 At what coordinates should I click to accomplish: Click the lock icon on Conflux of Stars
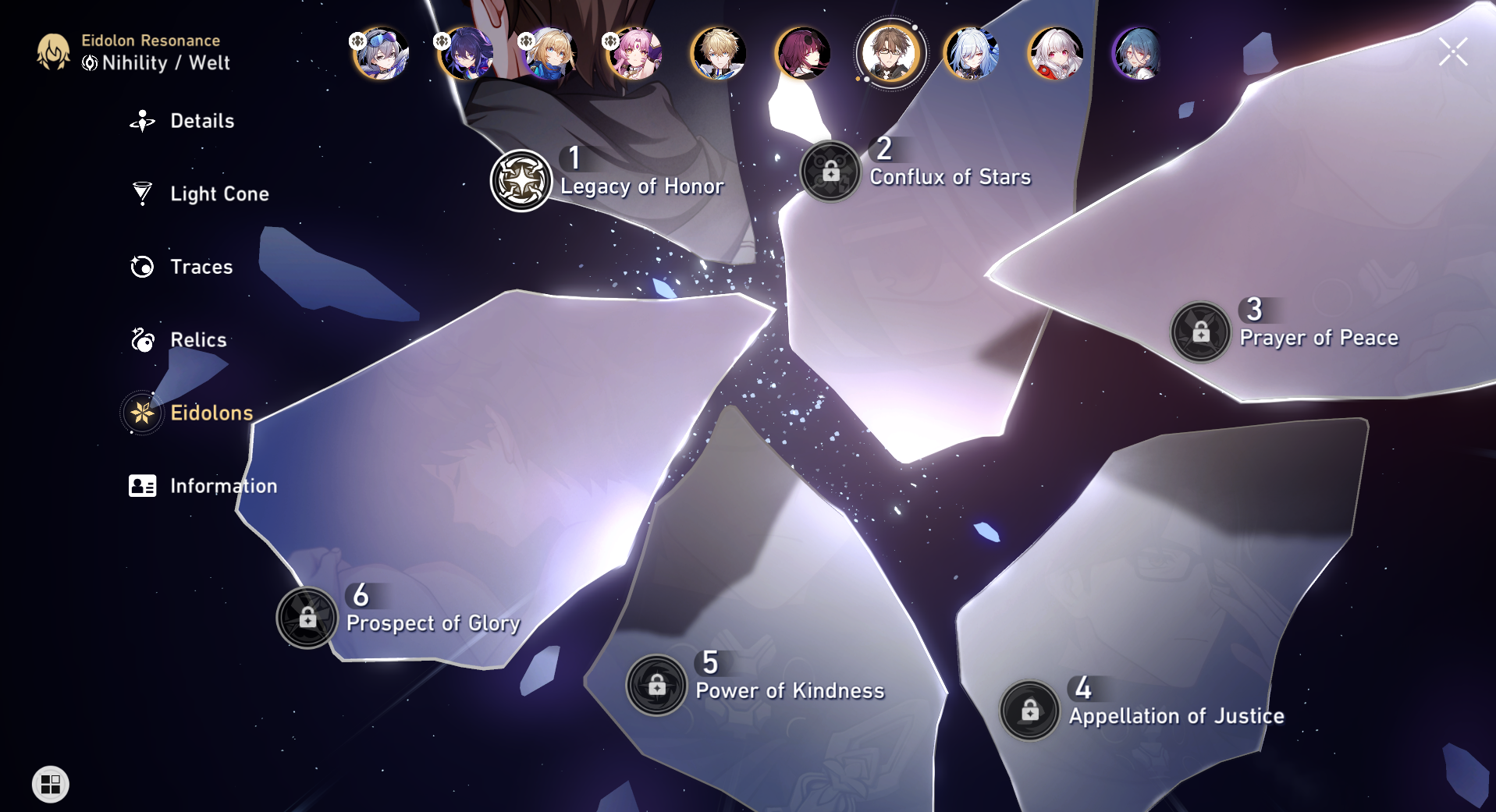pyautogui.click(x=830, y=171)
